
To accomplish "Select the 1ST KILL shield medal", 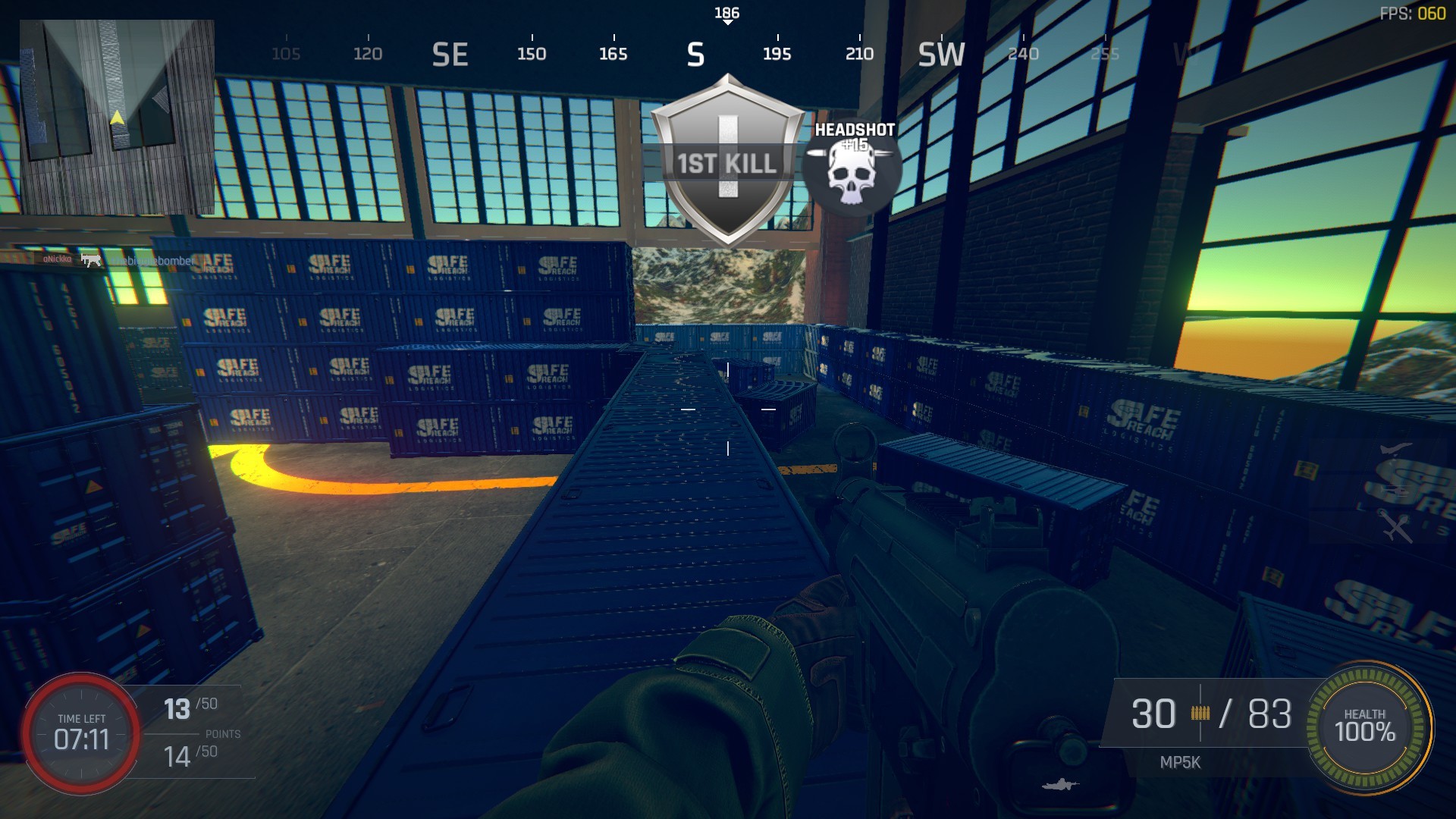I will coord(726,159).
